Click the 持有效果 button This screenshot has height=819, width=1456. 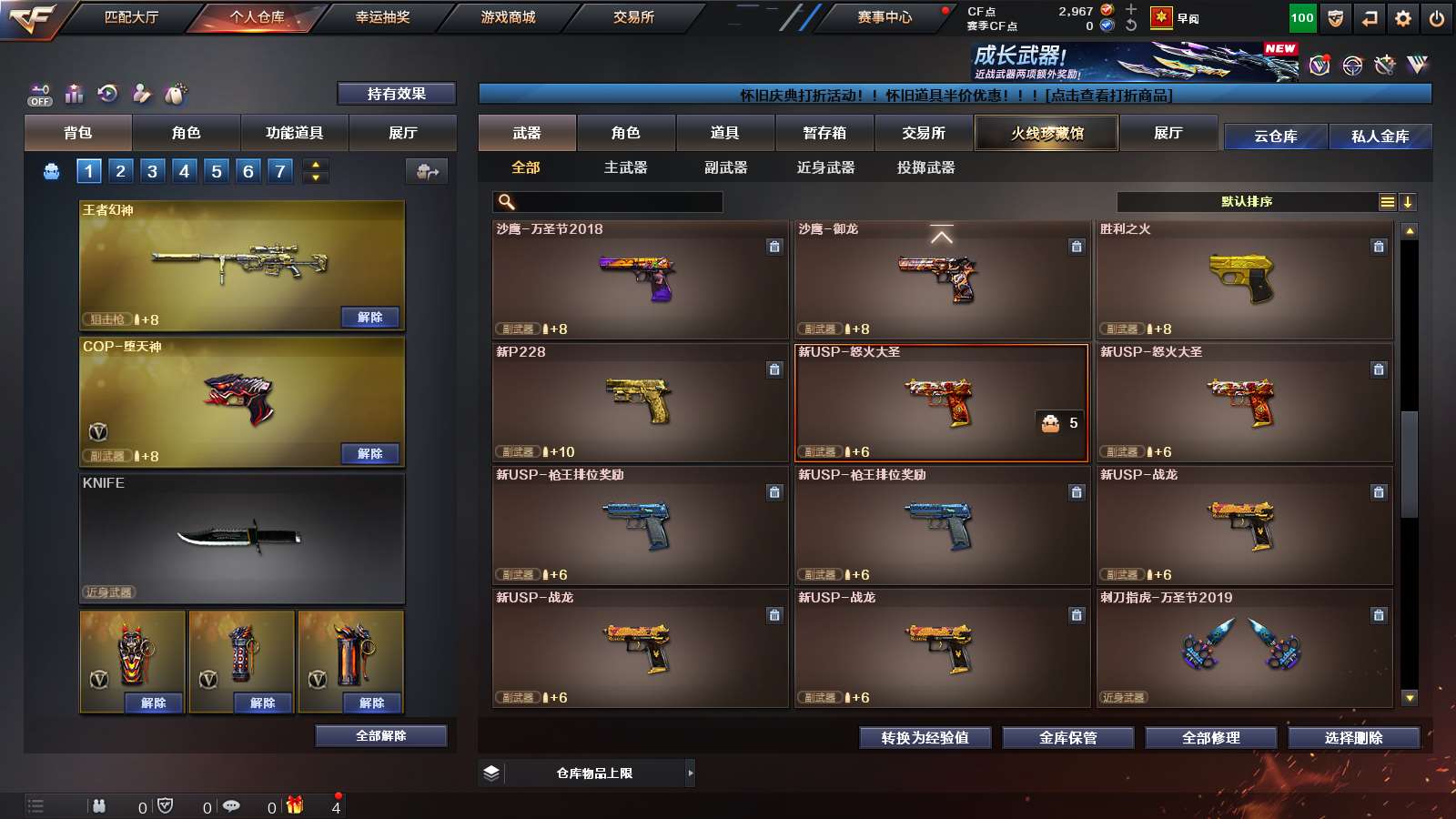tap(396, 94)
